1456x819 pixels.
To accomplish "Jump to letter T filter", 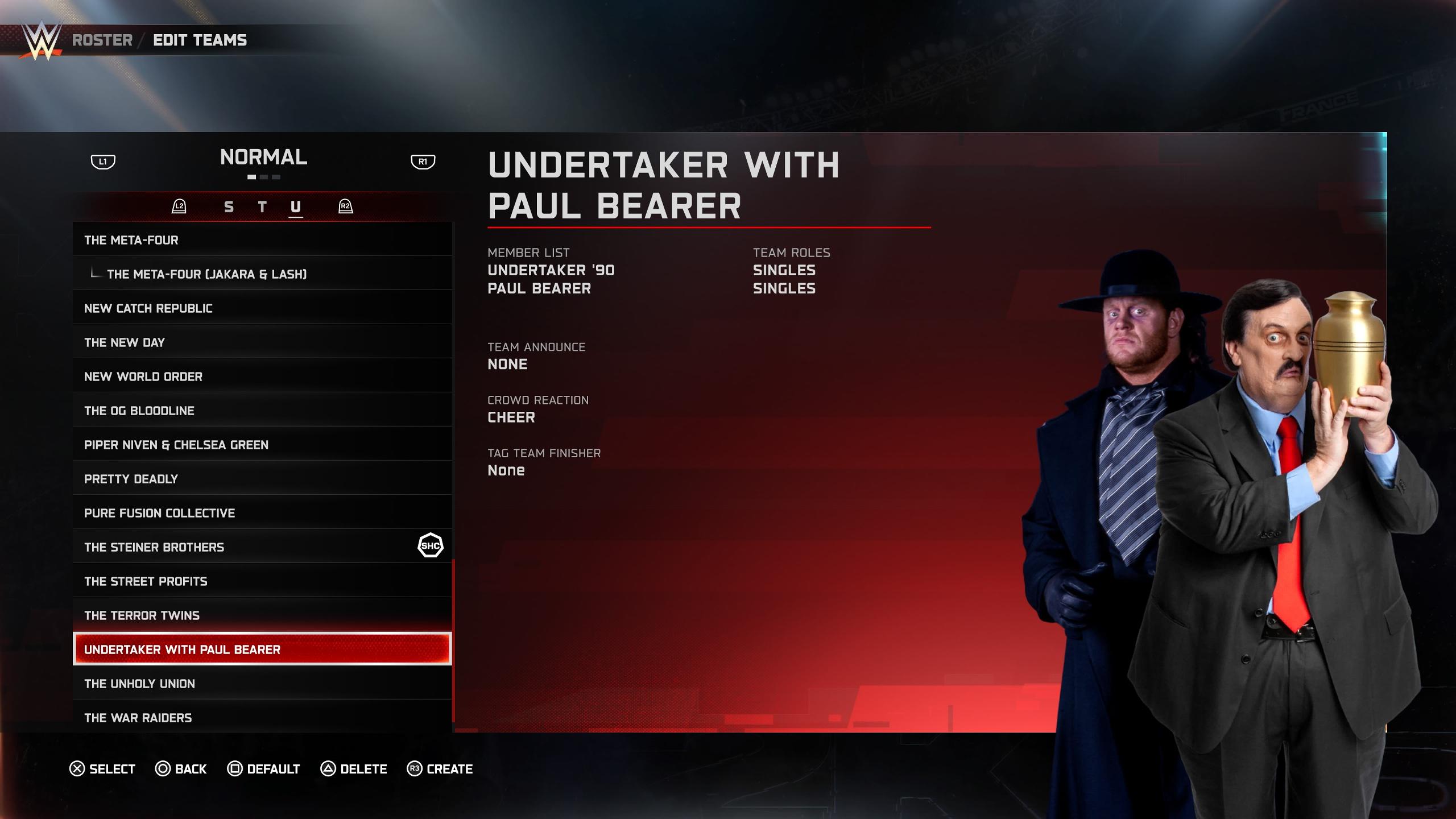I will (262, 207).
